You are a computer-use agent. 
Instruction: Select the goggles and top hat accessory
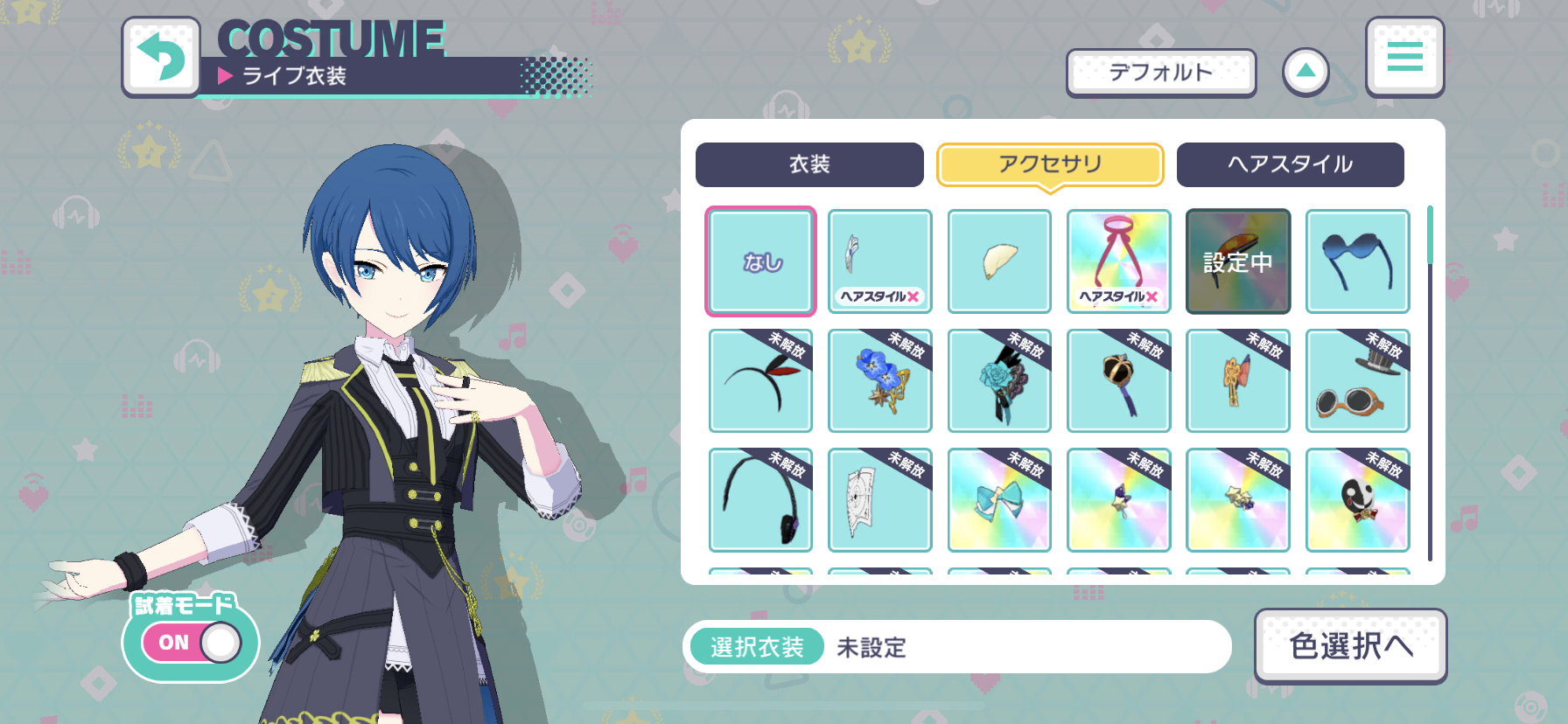click(x=1357, y=380)
